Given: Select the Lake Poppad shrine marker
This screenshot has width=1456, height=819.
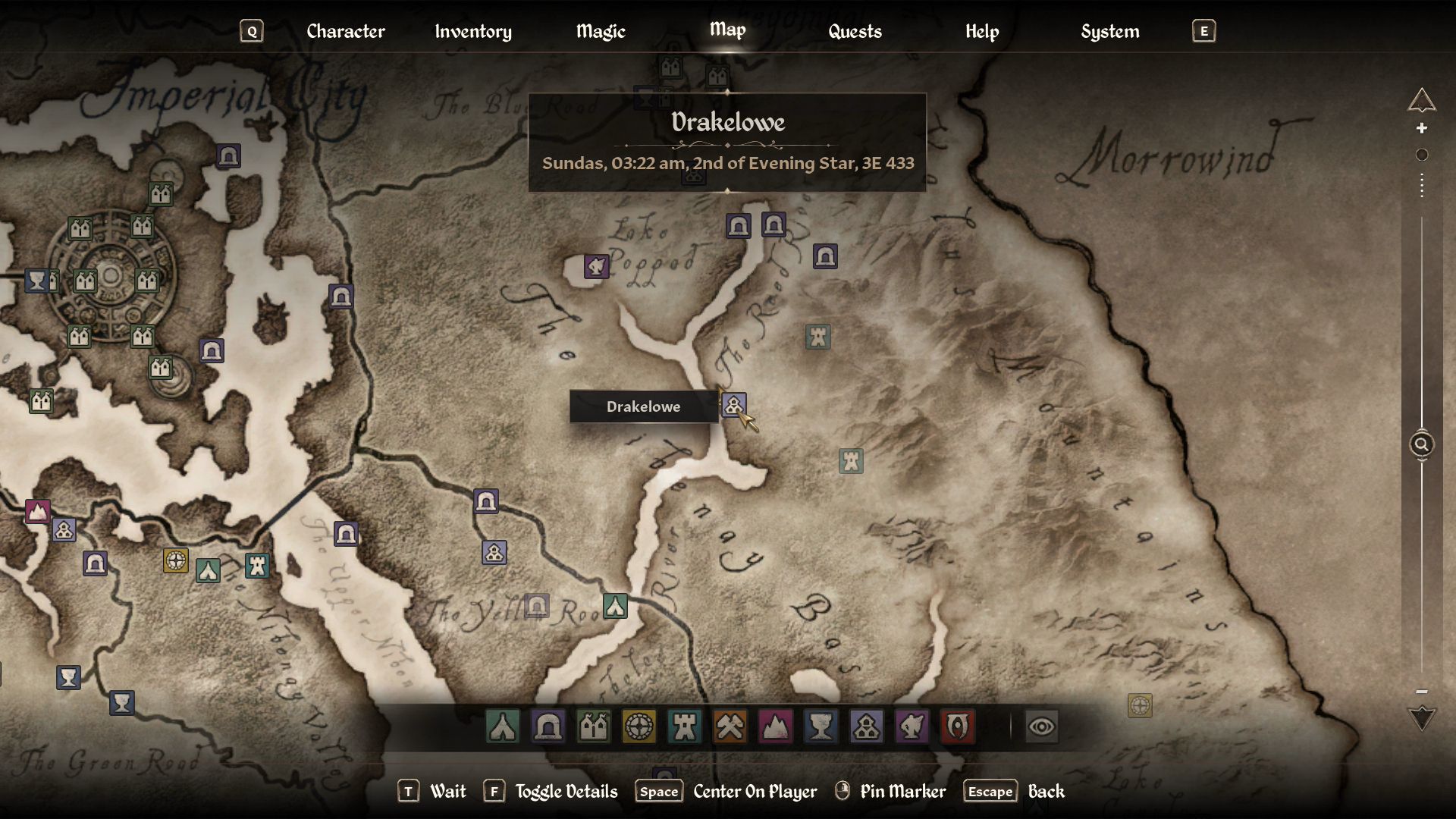Looking at the screenshot, I should point(596,266).
